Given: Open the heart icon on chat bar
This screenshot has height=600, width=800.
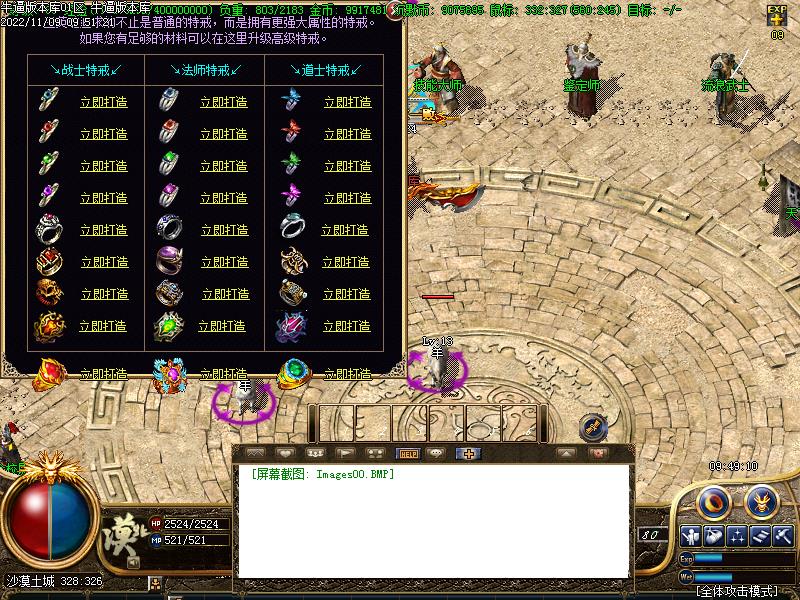Looking at the screenshot, I should pyautogui.click(x=285, y=453).
